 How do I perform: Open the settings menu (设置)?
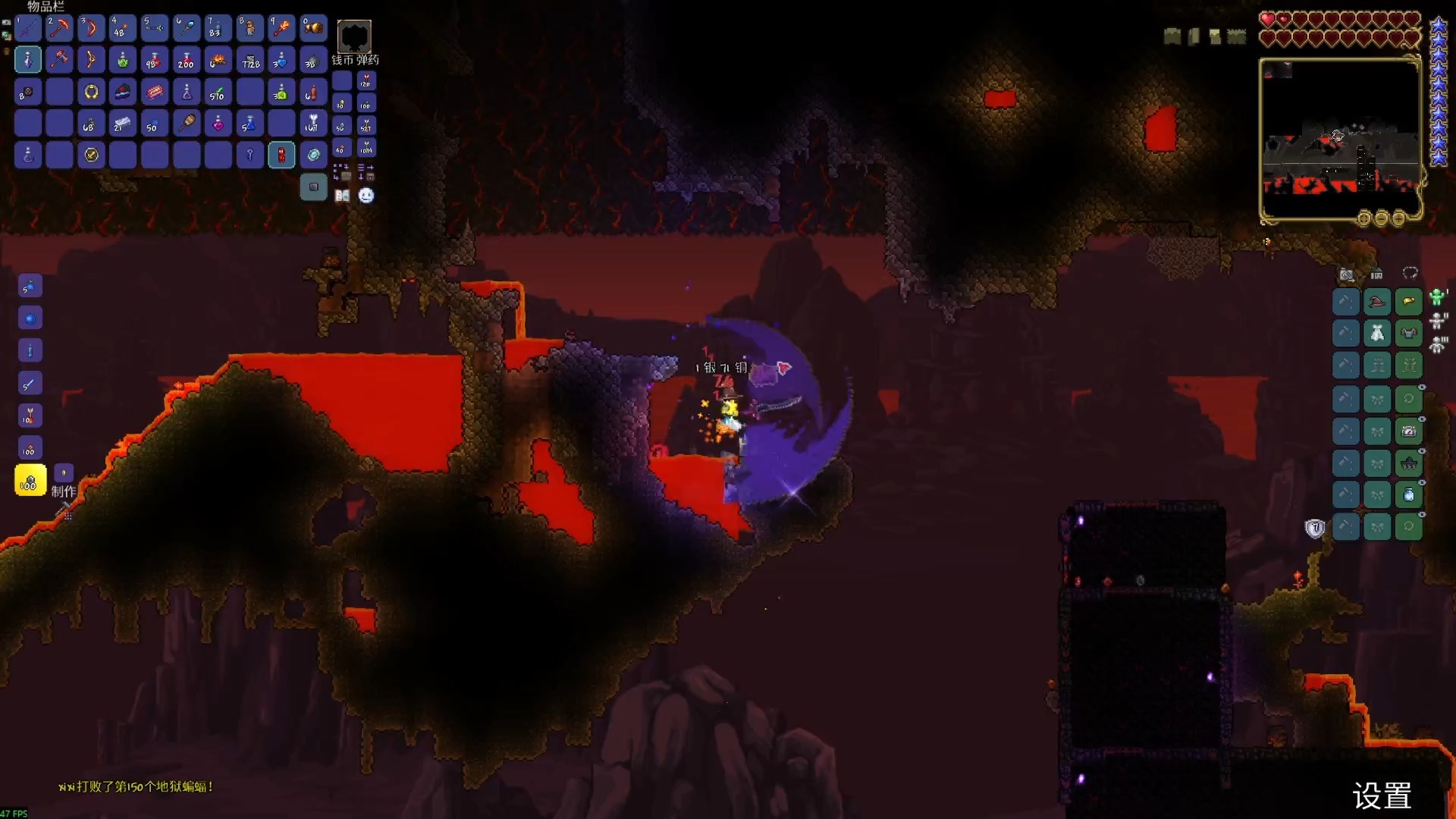click(1382, 796)
